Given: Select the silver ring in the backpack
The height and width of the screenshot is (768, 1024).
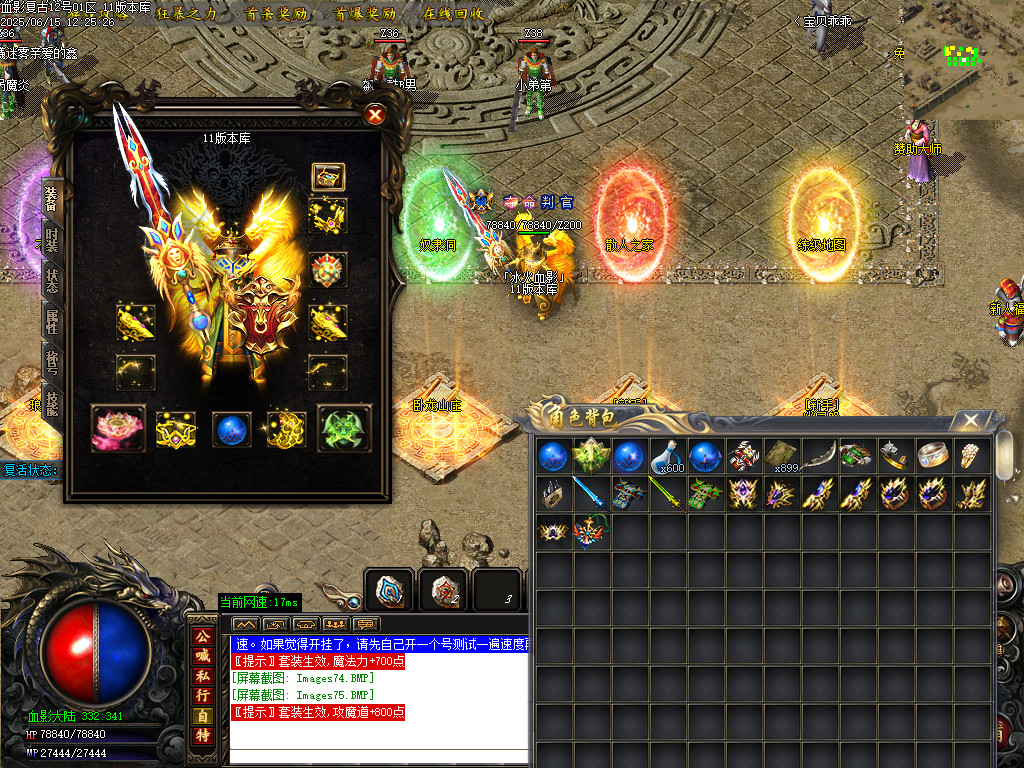Looking at the screenshot, I should click(x=934, y=456).
